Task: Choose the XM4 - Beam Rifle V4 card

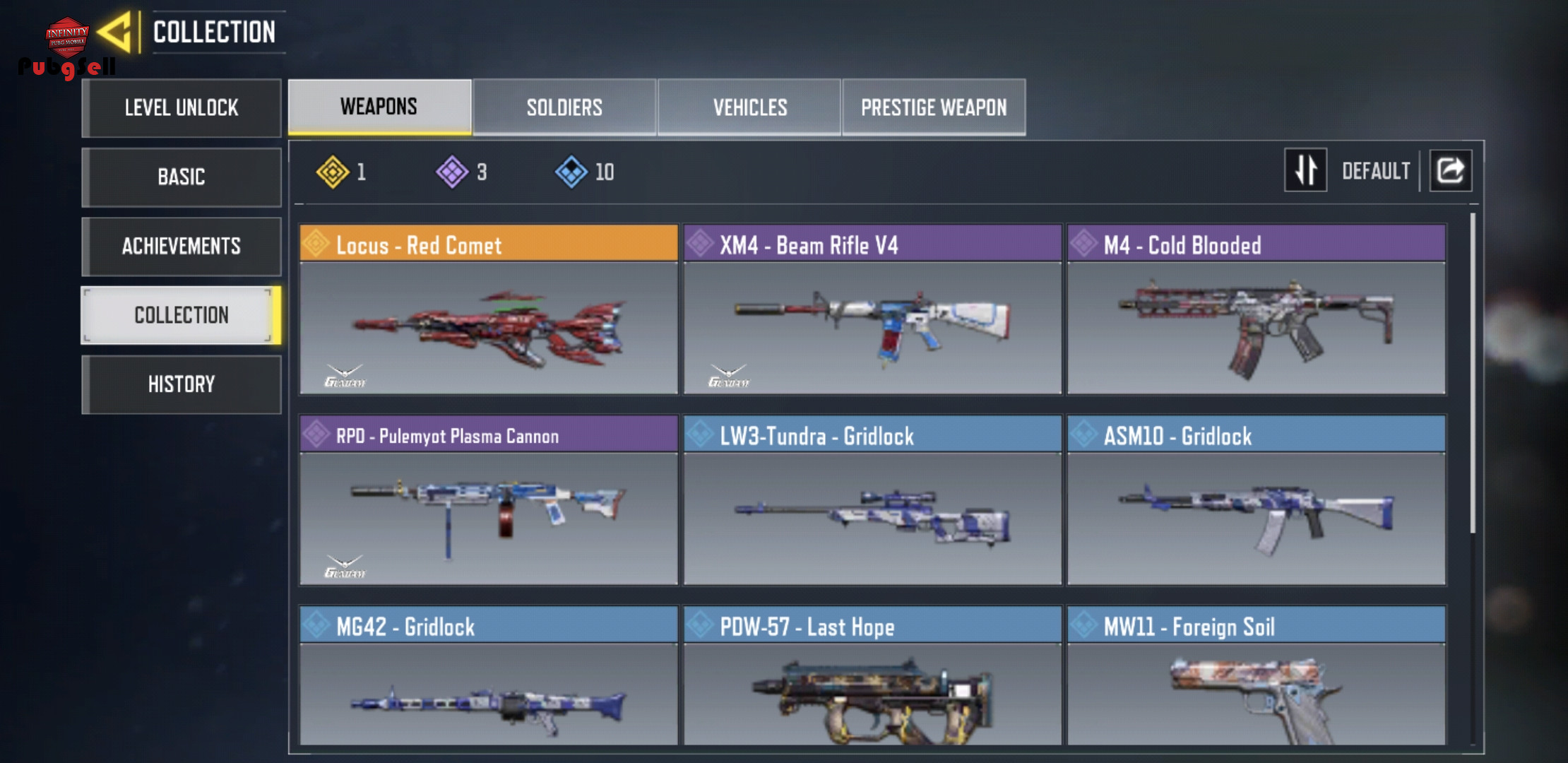Action: click(872, 309)
